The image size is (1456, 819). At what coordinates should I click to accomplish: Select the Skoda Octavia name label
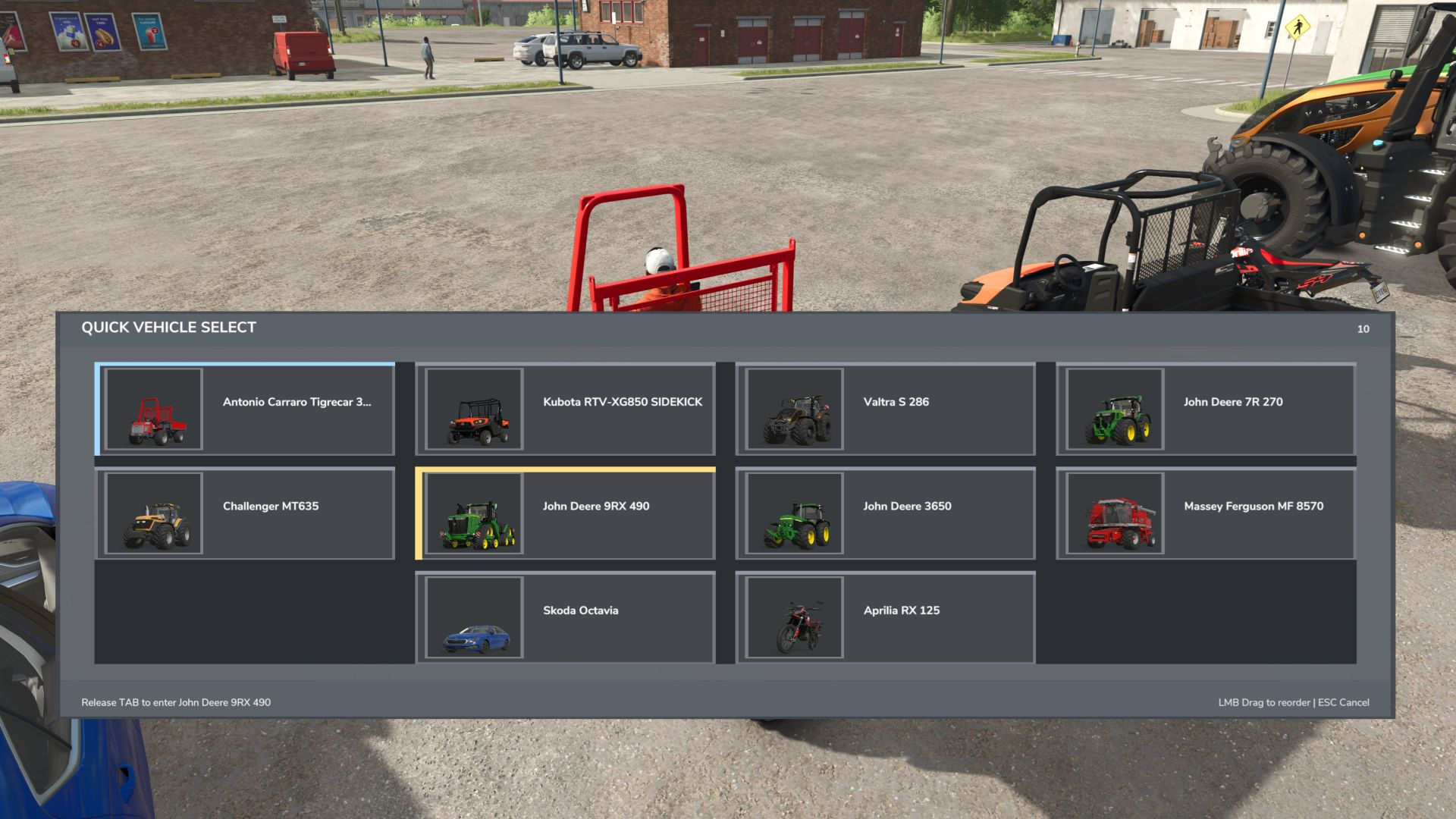coord(579,610)
